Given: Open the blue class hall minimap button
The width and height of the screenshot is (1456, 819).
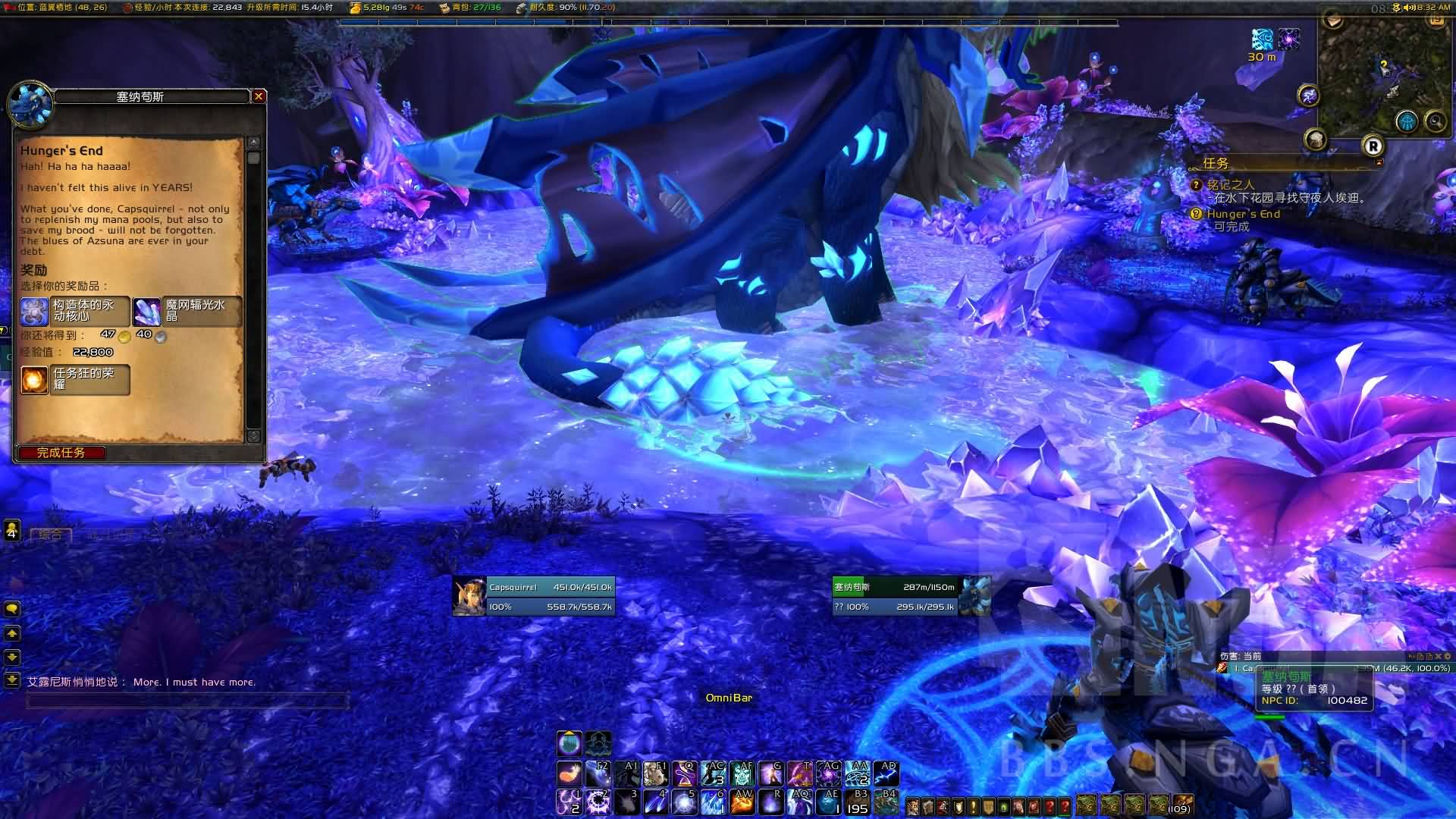Looking at the screenshot, I should [x=1407, y=121].
